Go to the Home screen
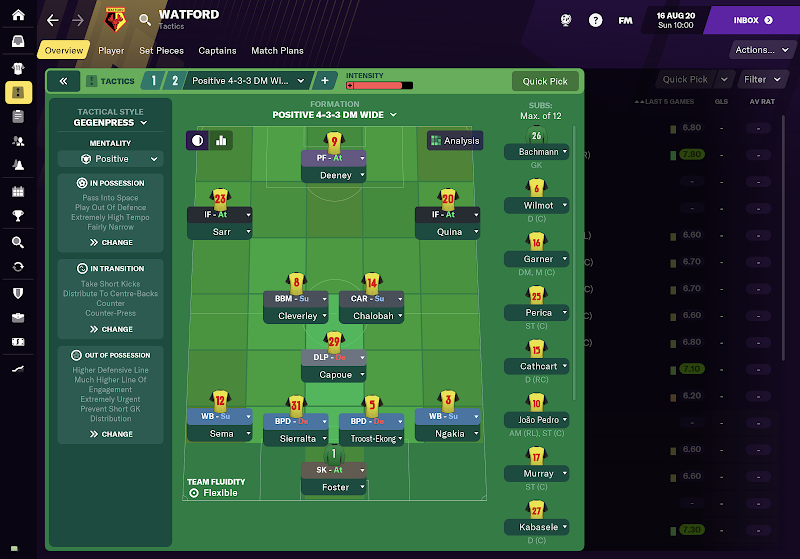The height and width of the screenshot is (559, 800). [x=17, y=15]
